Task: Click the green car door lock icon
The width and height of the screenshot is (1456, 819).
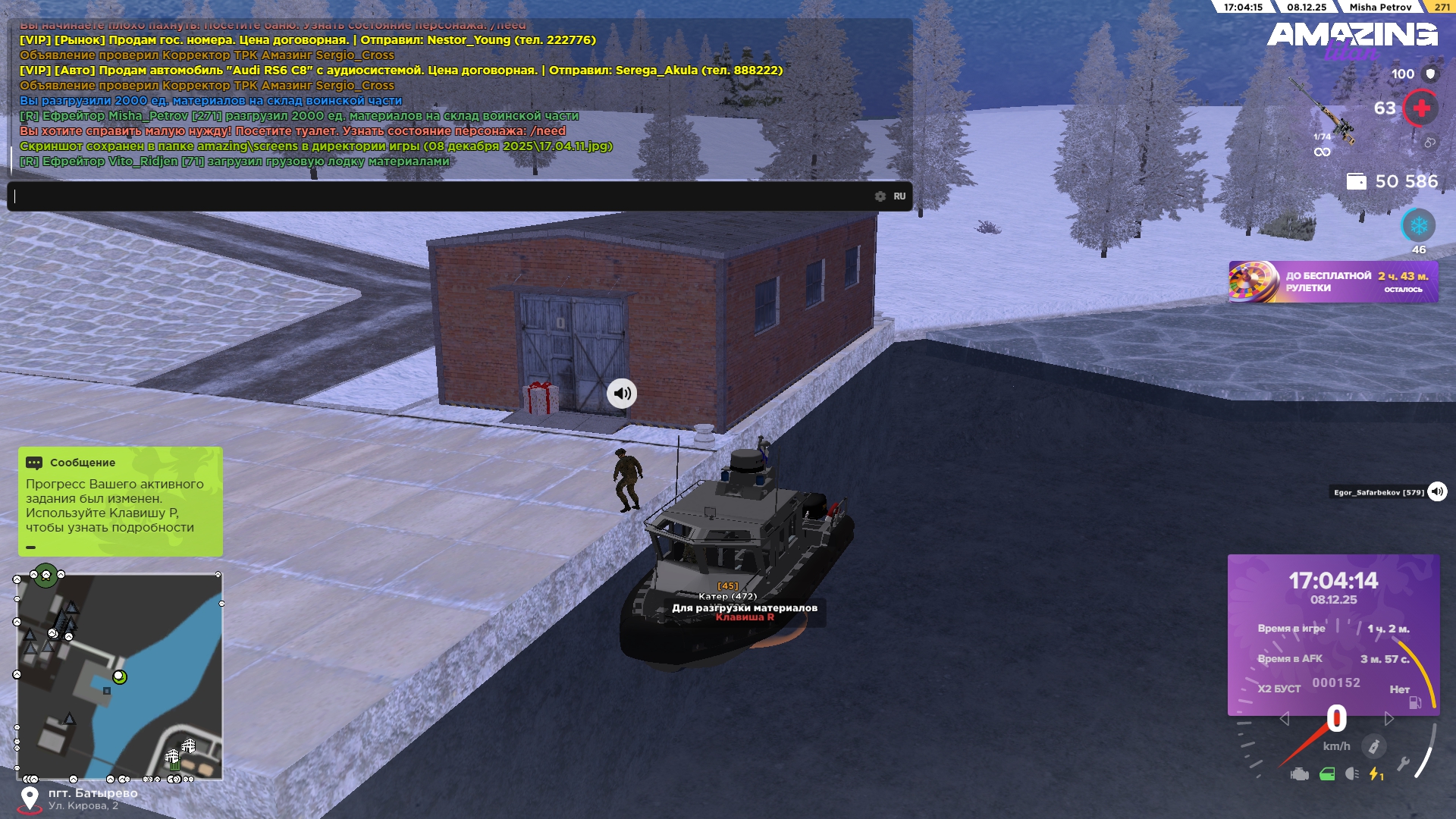Action: (x=1327, y=774)
